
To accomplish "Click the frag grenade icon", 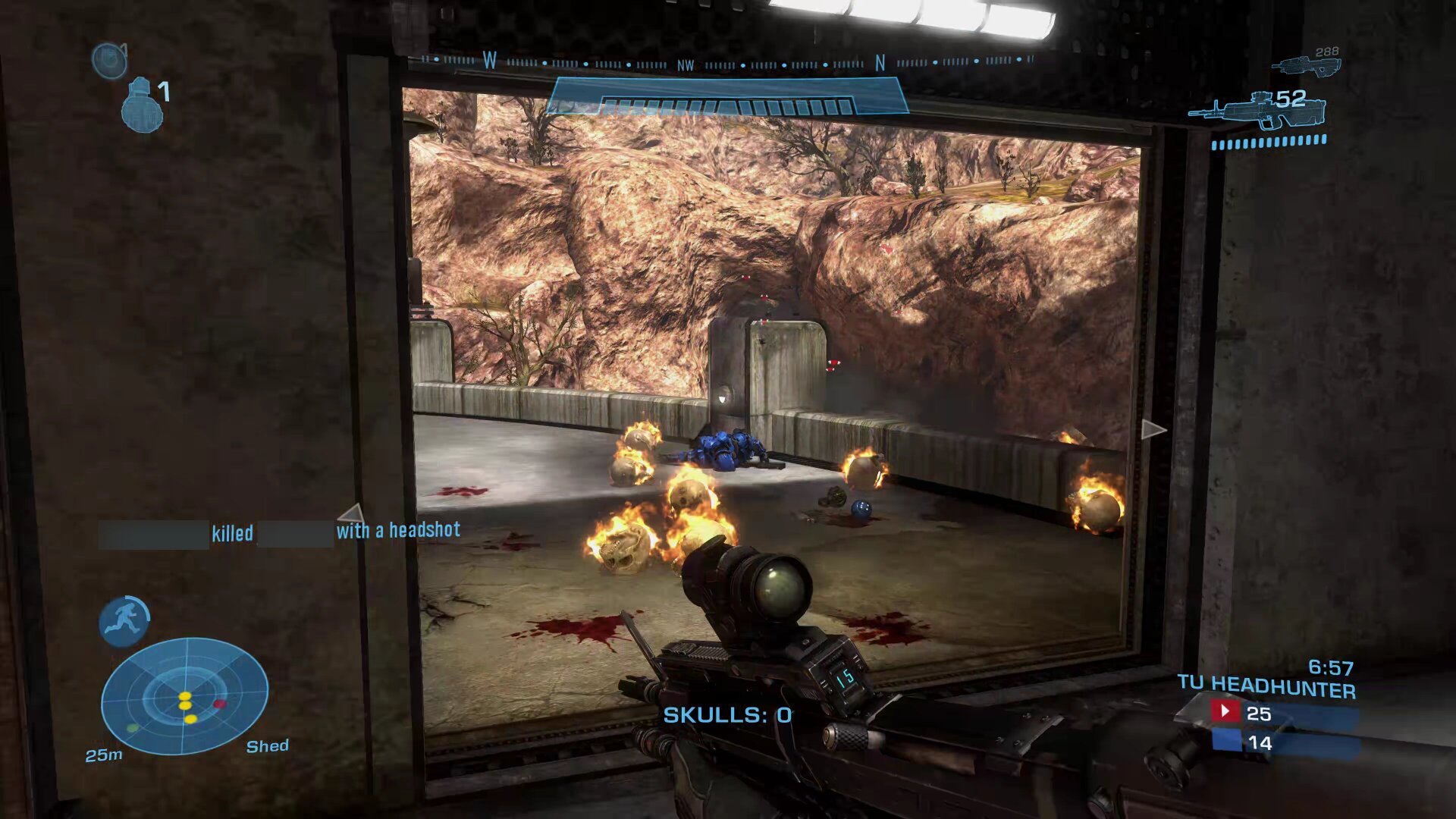I will click(x=142, y=106).
